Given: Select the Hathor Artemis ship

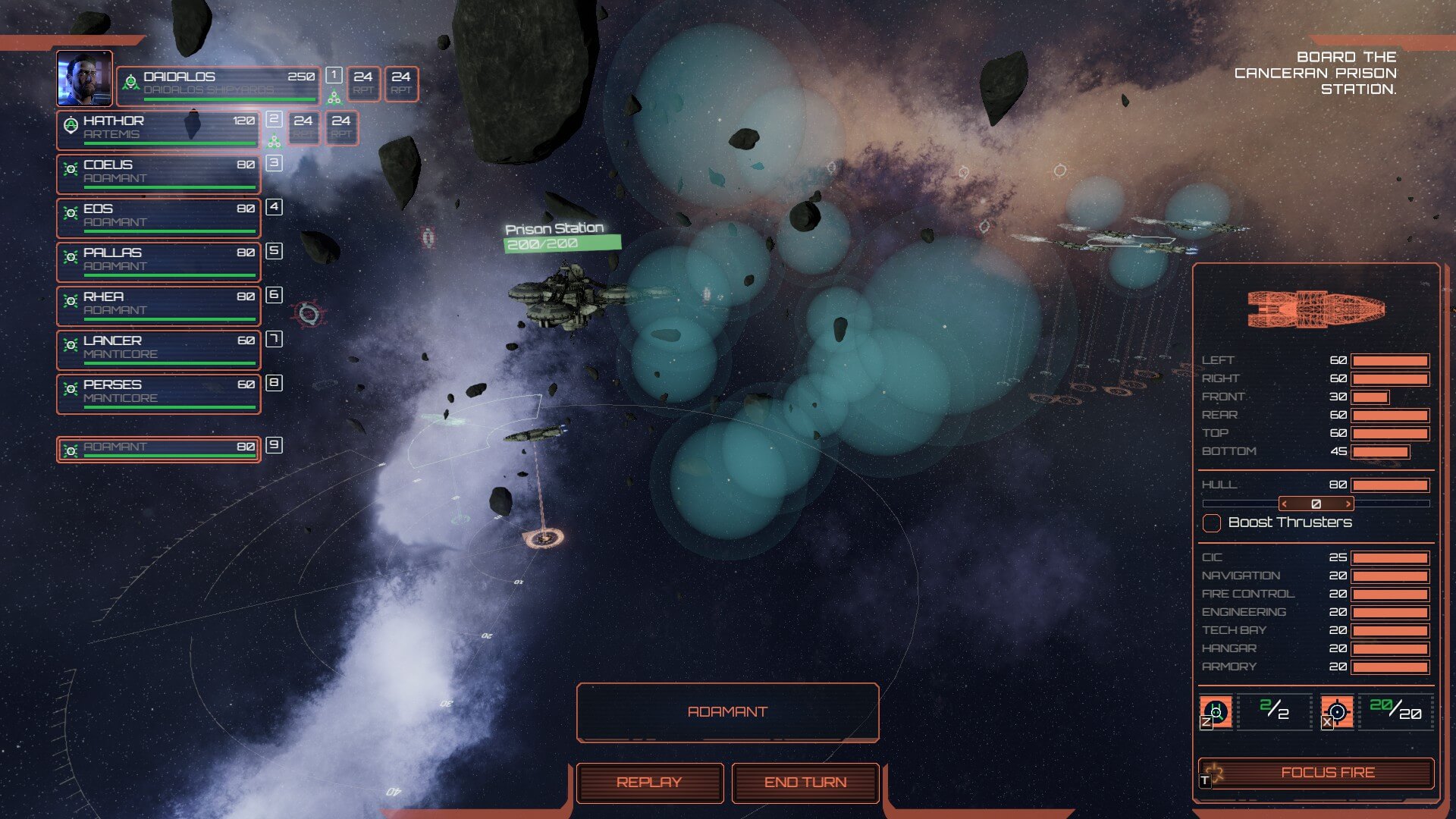Looking at the screenshot, I should (158, 128).
